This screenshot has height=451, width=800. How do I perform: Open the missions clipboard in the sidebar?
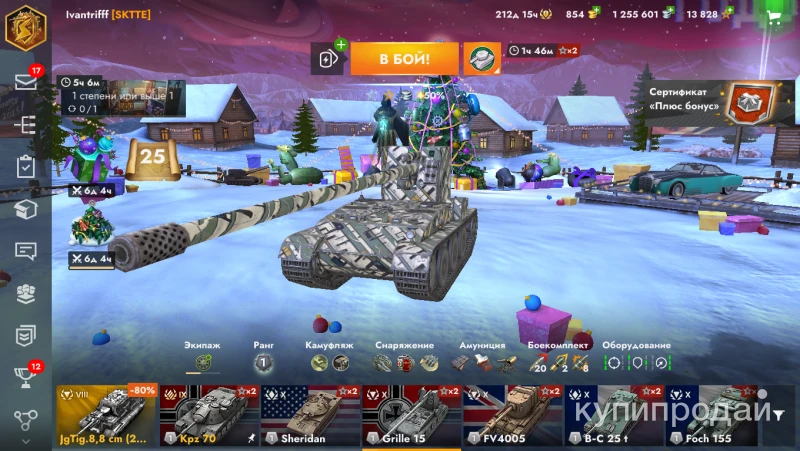pyautogui.click(x=25, y=167)
